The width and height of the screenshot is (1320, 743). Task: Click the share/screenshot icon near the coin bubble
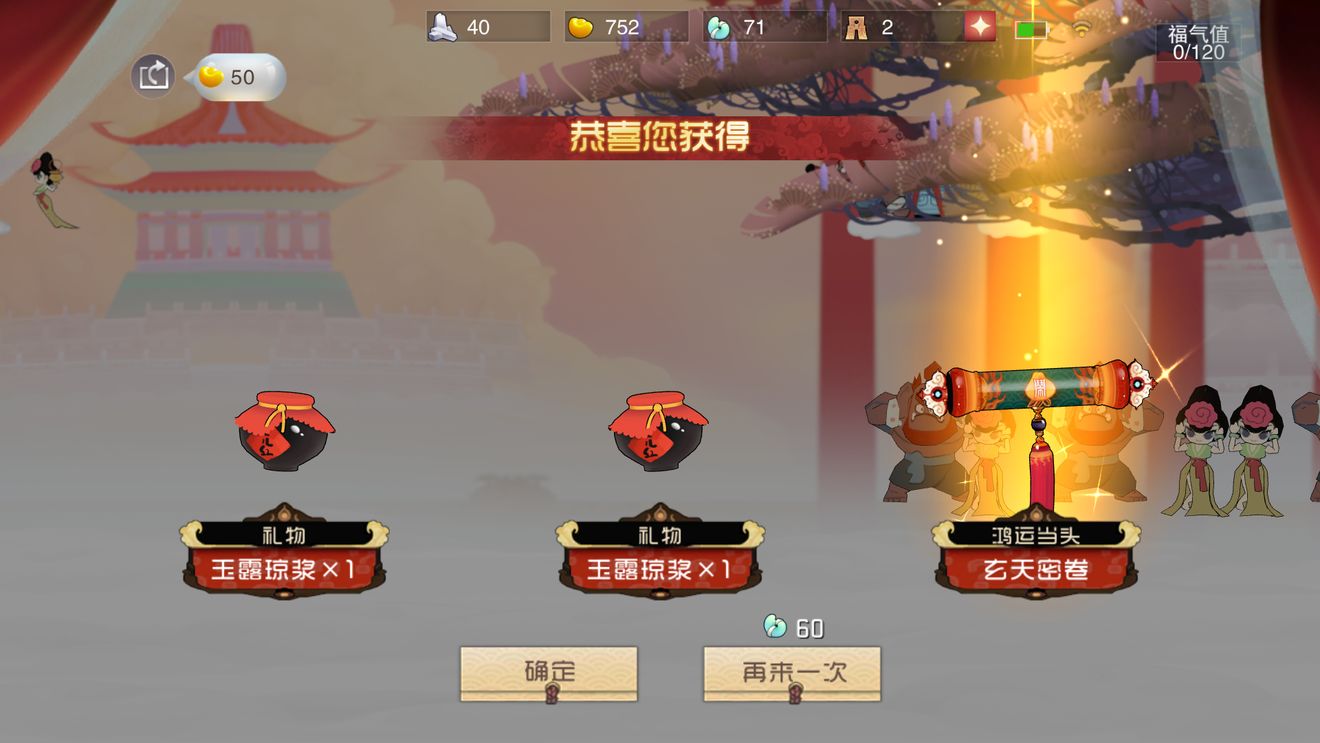pyautogui.click(x=152, y=74)
